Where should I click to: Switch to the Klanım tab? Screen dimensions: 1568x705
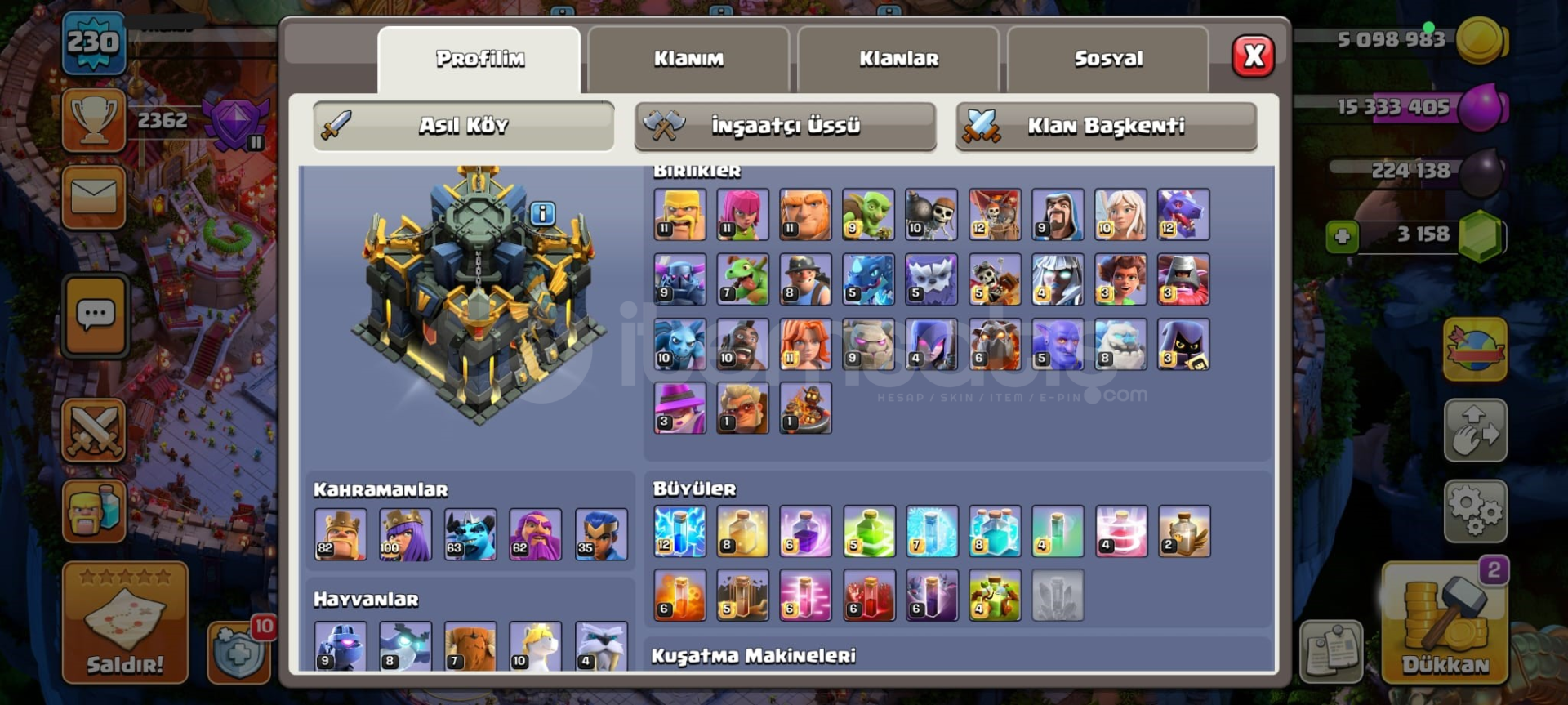coord(688,57)
